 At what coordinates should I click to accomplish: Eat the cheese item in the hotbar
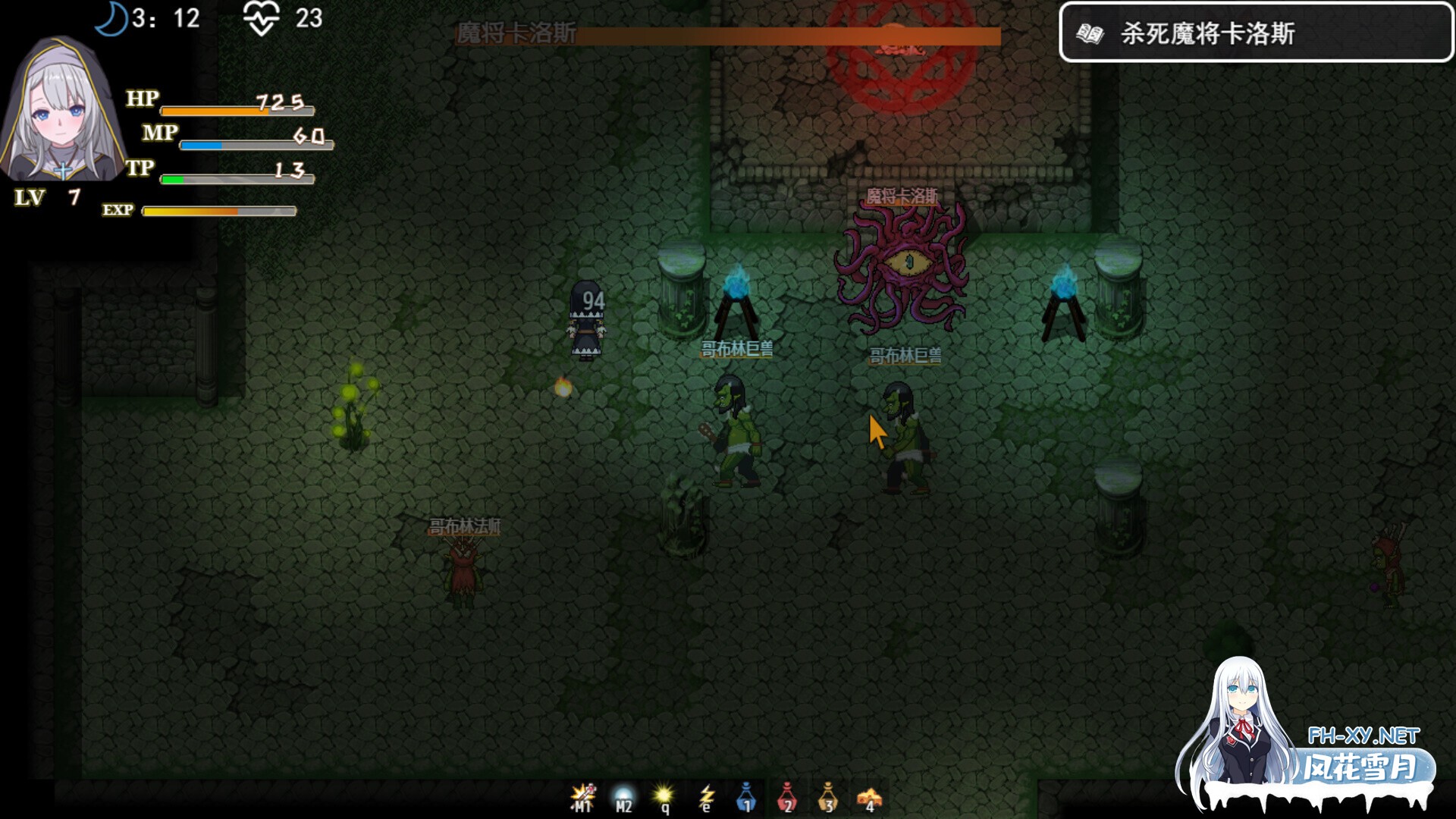point(869,797)
